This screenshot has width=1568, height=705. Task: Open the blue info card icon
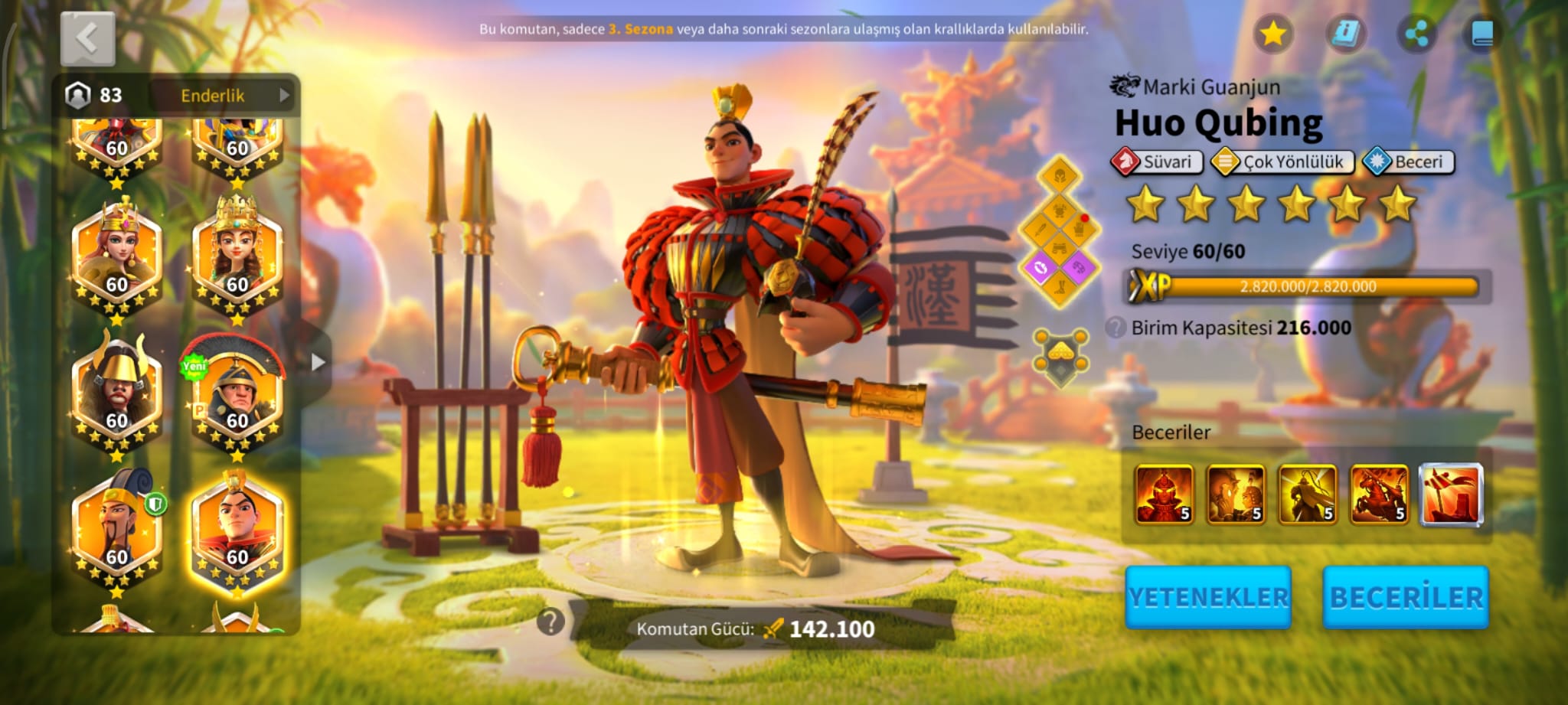click(x=1344, y=34)
